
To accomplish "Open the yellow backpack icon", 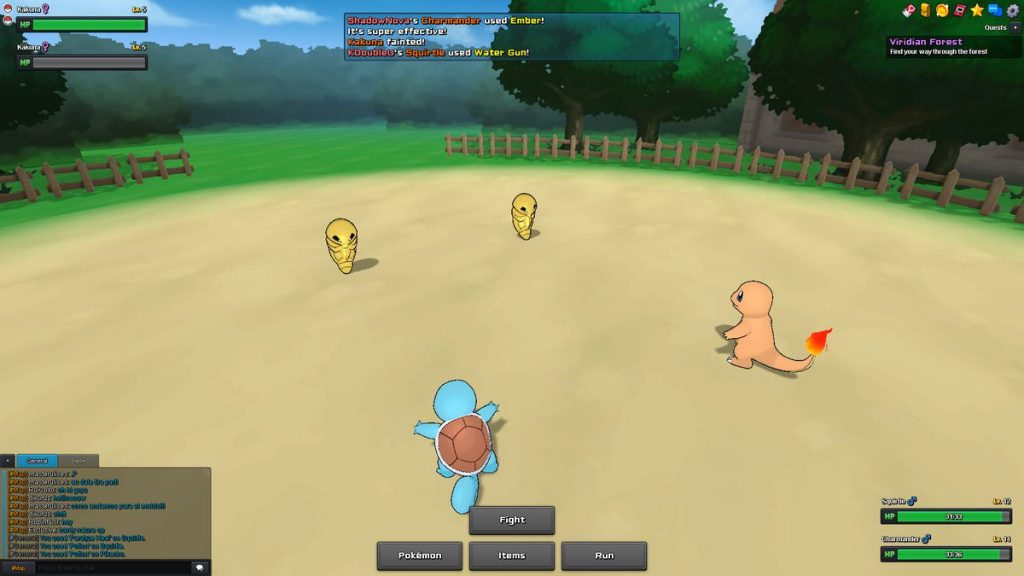I will pos(925,10).
